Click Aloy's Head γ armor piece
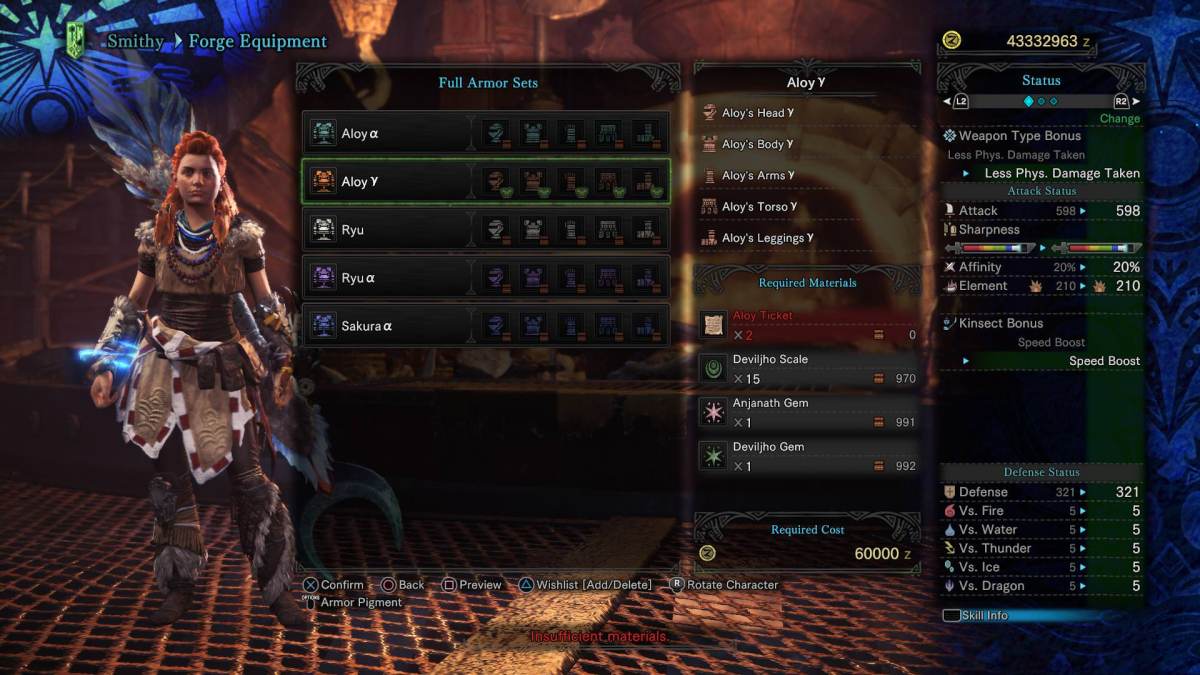Screen dimensions: 1200x675 pos(757,113)
